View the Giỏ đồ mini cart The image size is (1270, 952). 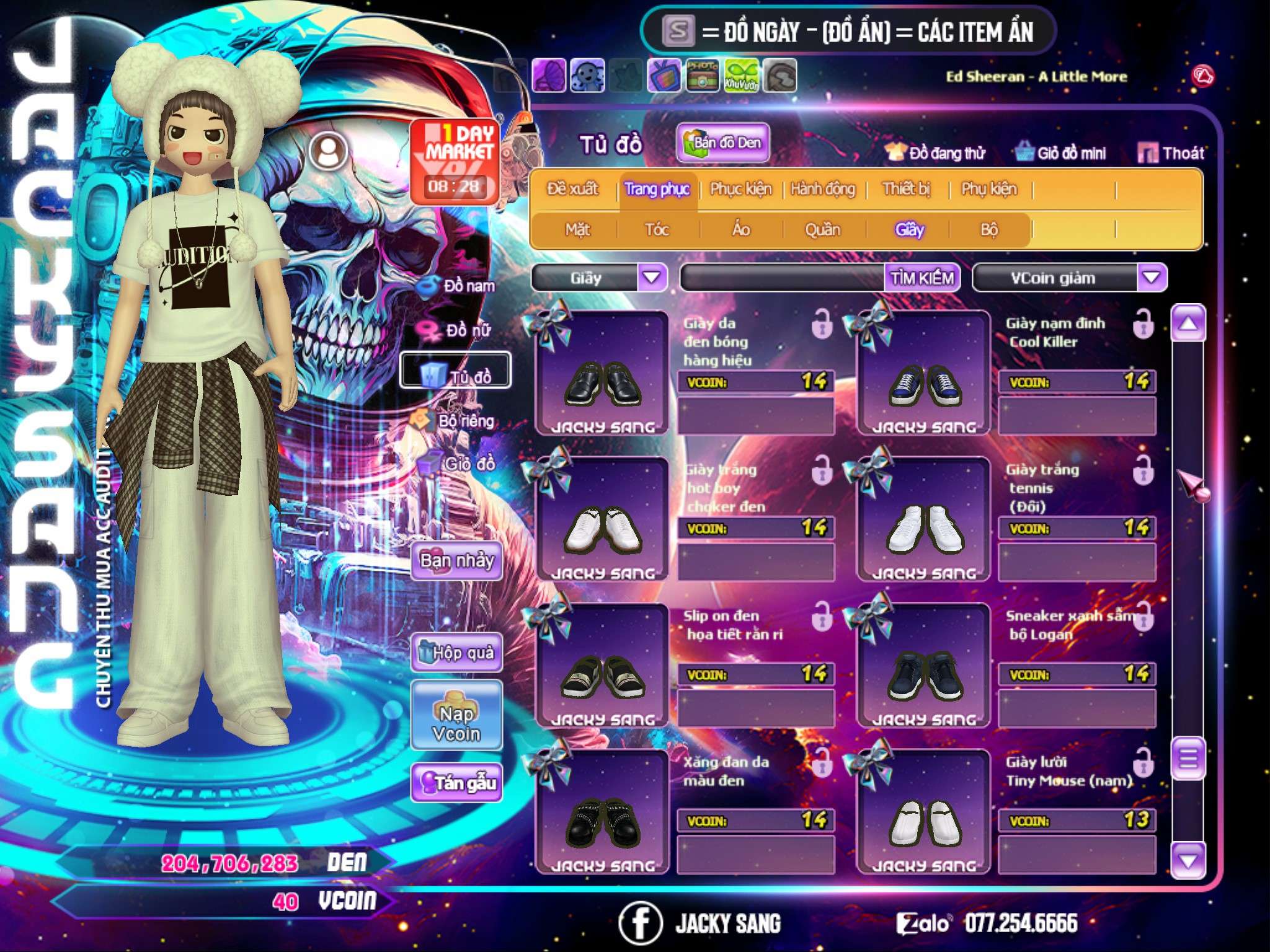1061,153
